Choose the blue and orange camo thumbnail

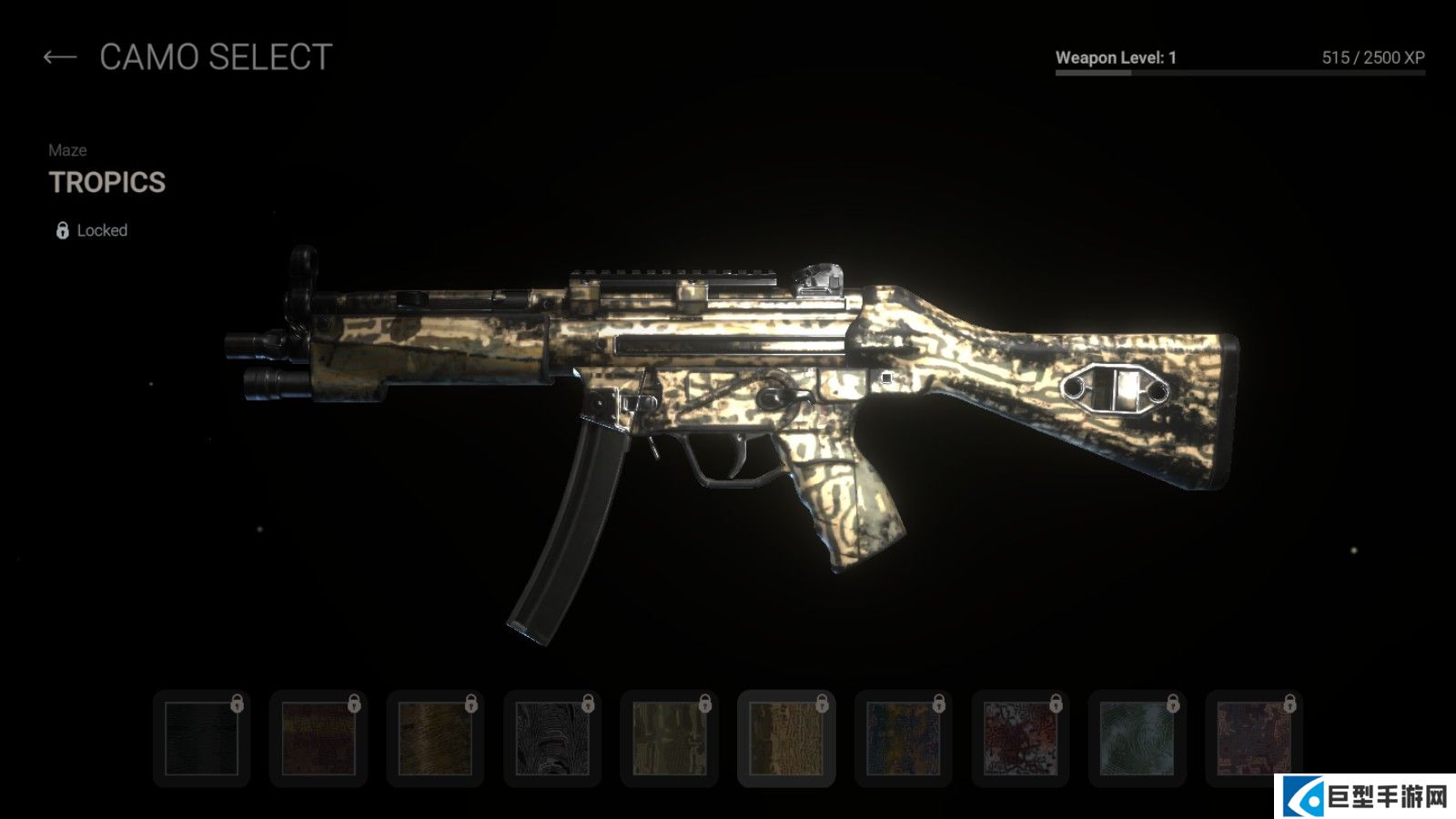[x=903, y=738]
